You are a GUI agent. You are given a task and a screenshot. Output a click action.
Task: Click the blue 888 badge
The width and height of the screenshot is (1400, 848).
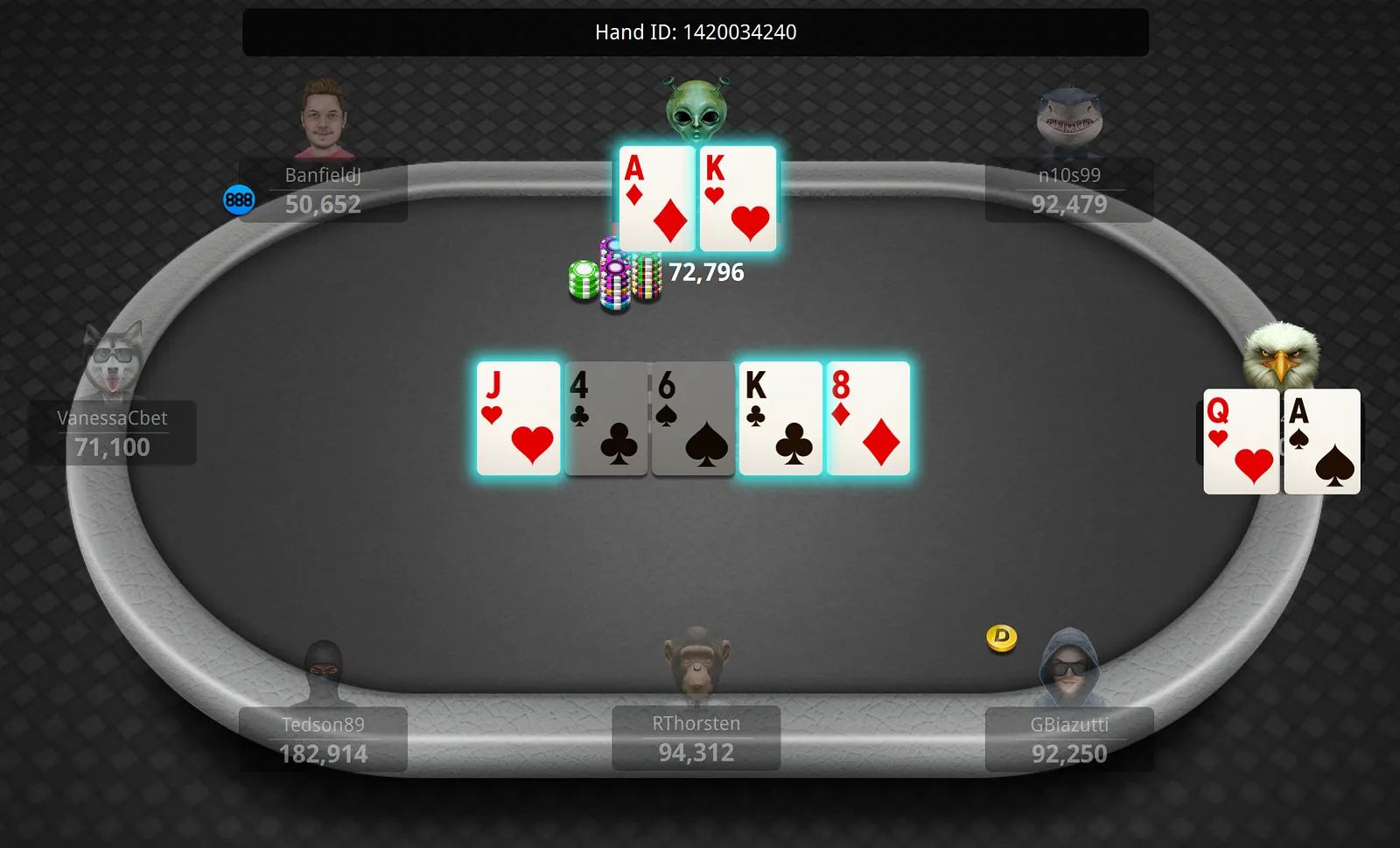coord(239,200)
